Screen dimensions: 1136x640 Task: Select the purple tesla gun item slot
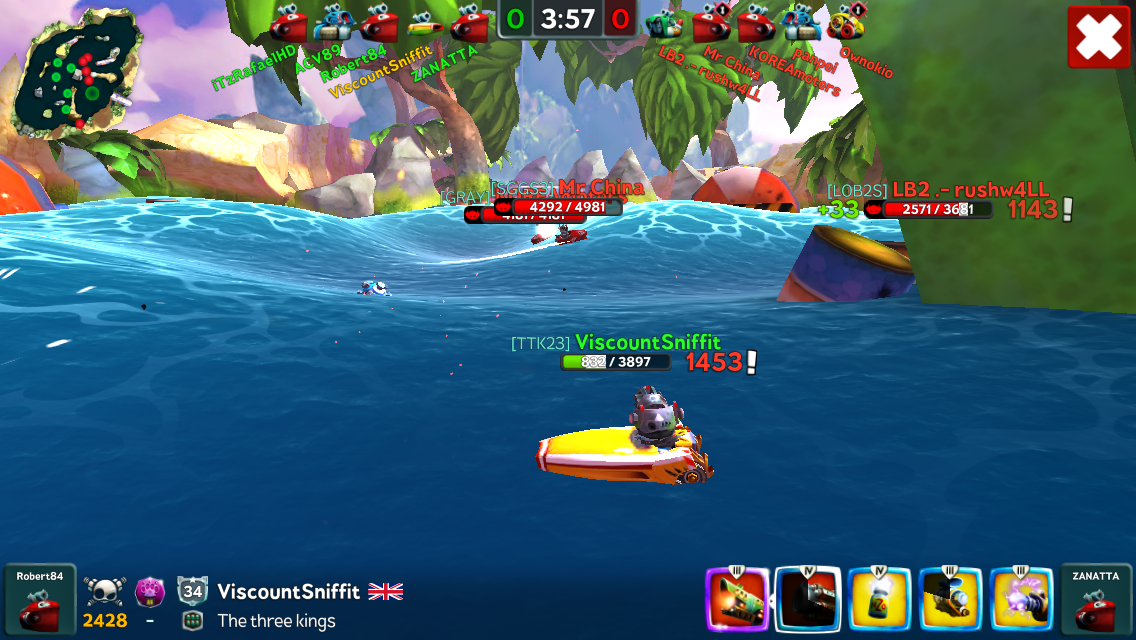(1021, 599)
